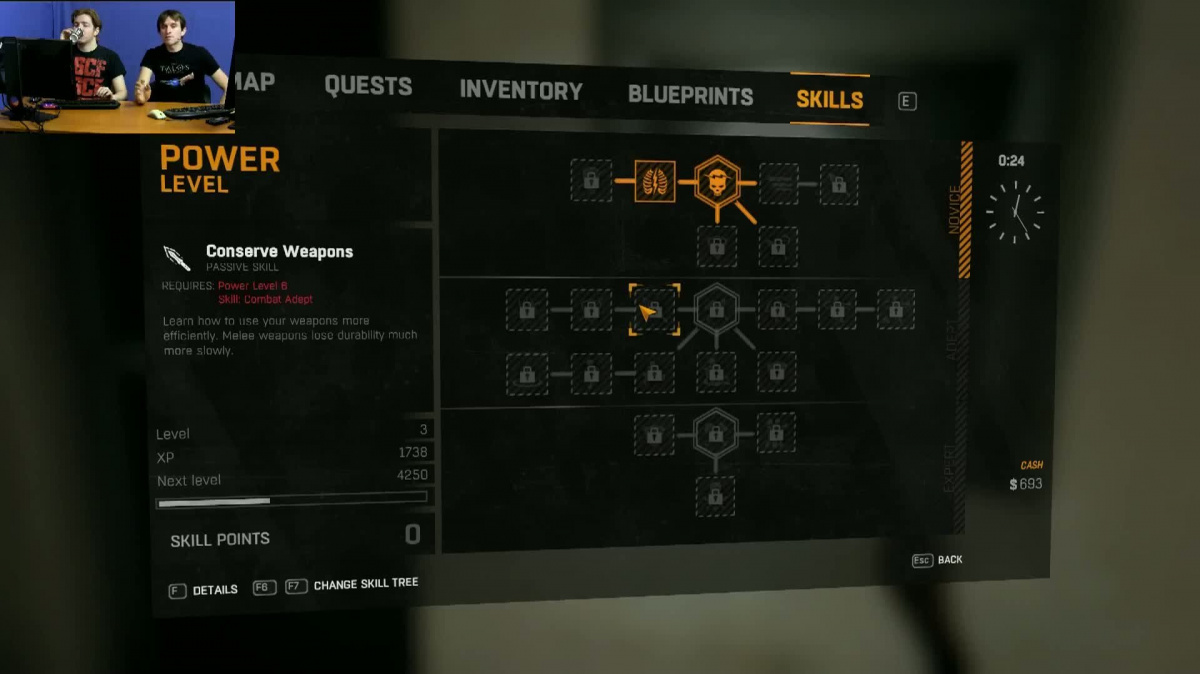The height and width of the screenshot is (674, 1200).
Task: Select the locked hexagon in the Adept tier
Action: (716, 310)
